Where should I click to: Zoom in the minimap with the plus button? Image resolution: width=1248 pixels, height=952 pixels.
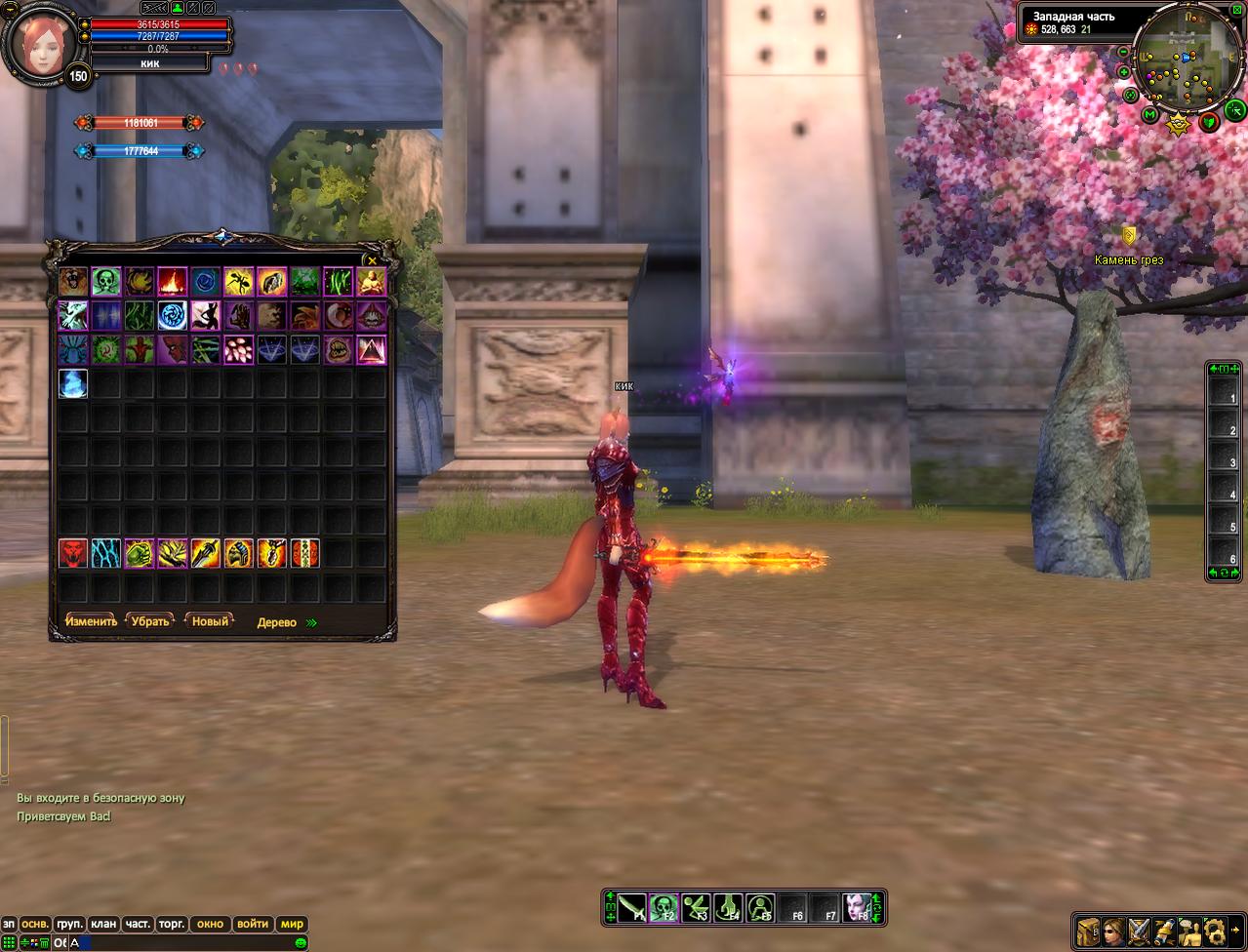(1124, 73)
